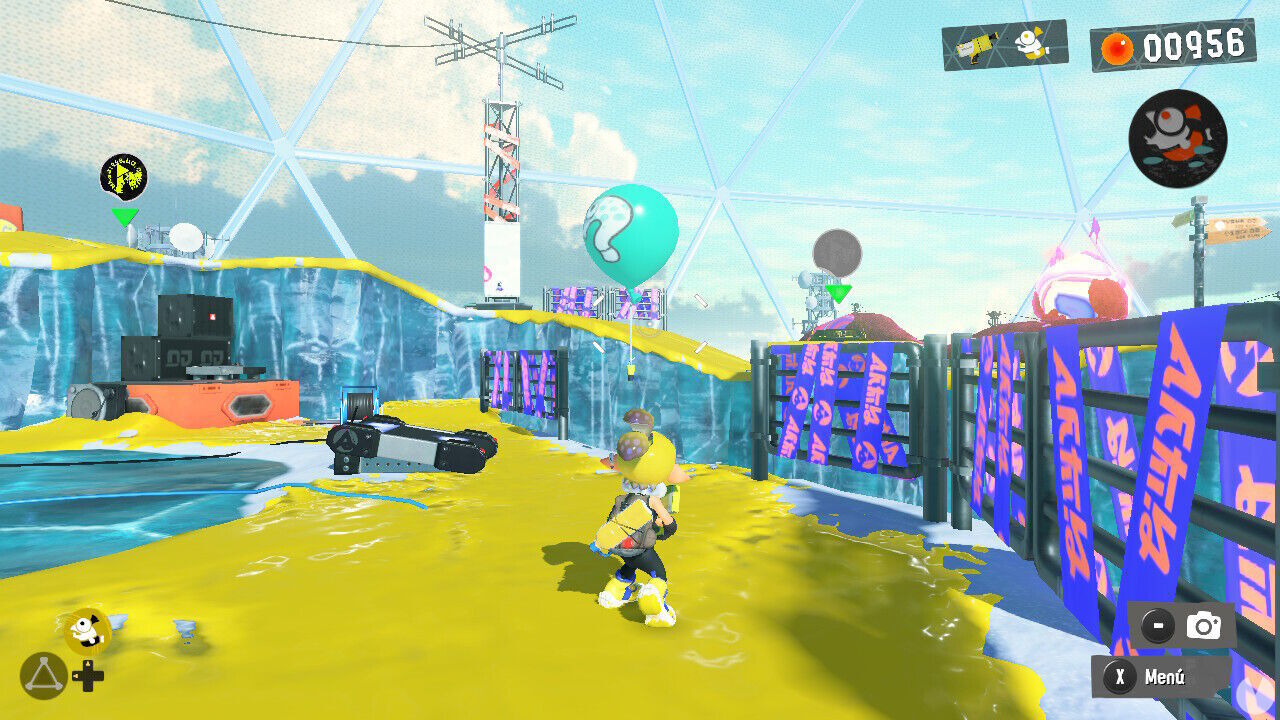Toggle the green checkpoint marker above the speakers
The image size is (1280, 720).
coord(124,216)
